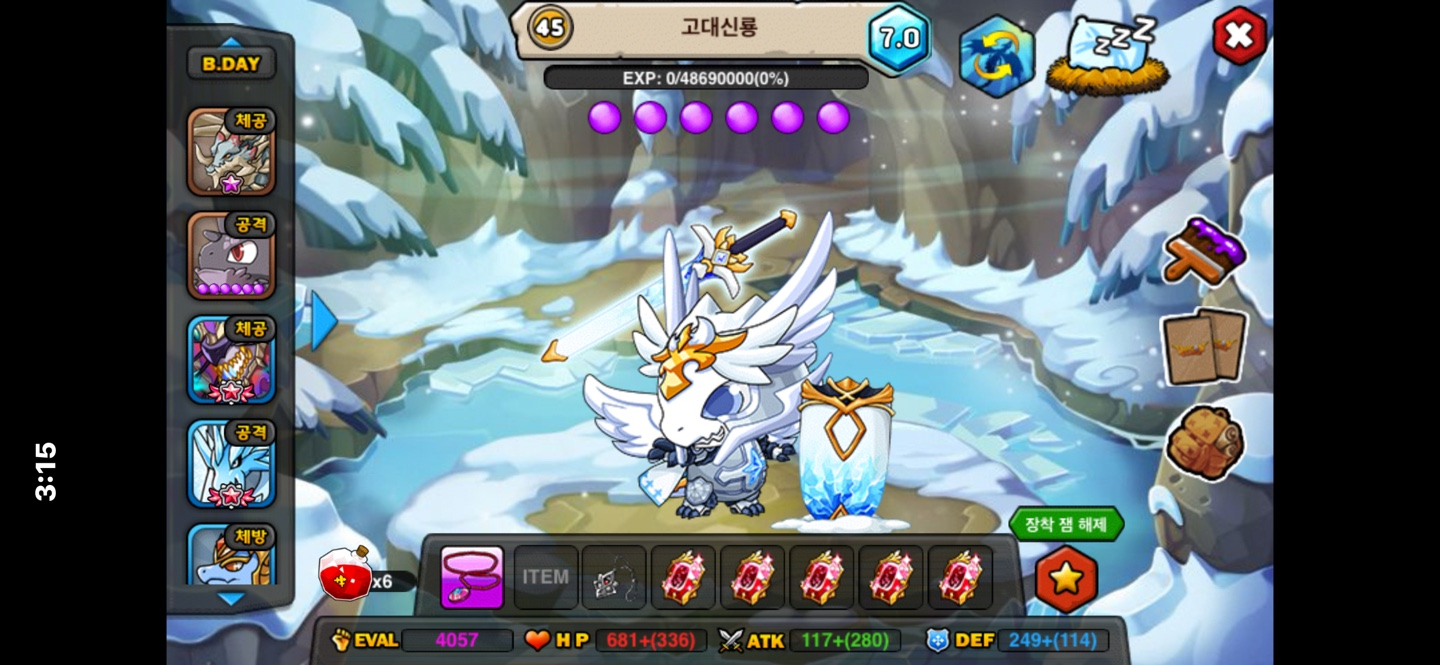Select the pink necklace equipment slot

click(x=472, y=577)
